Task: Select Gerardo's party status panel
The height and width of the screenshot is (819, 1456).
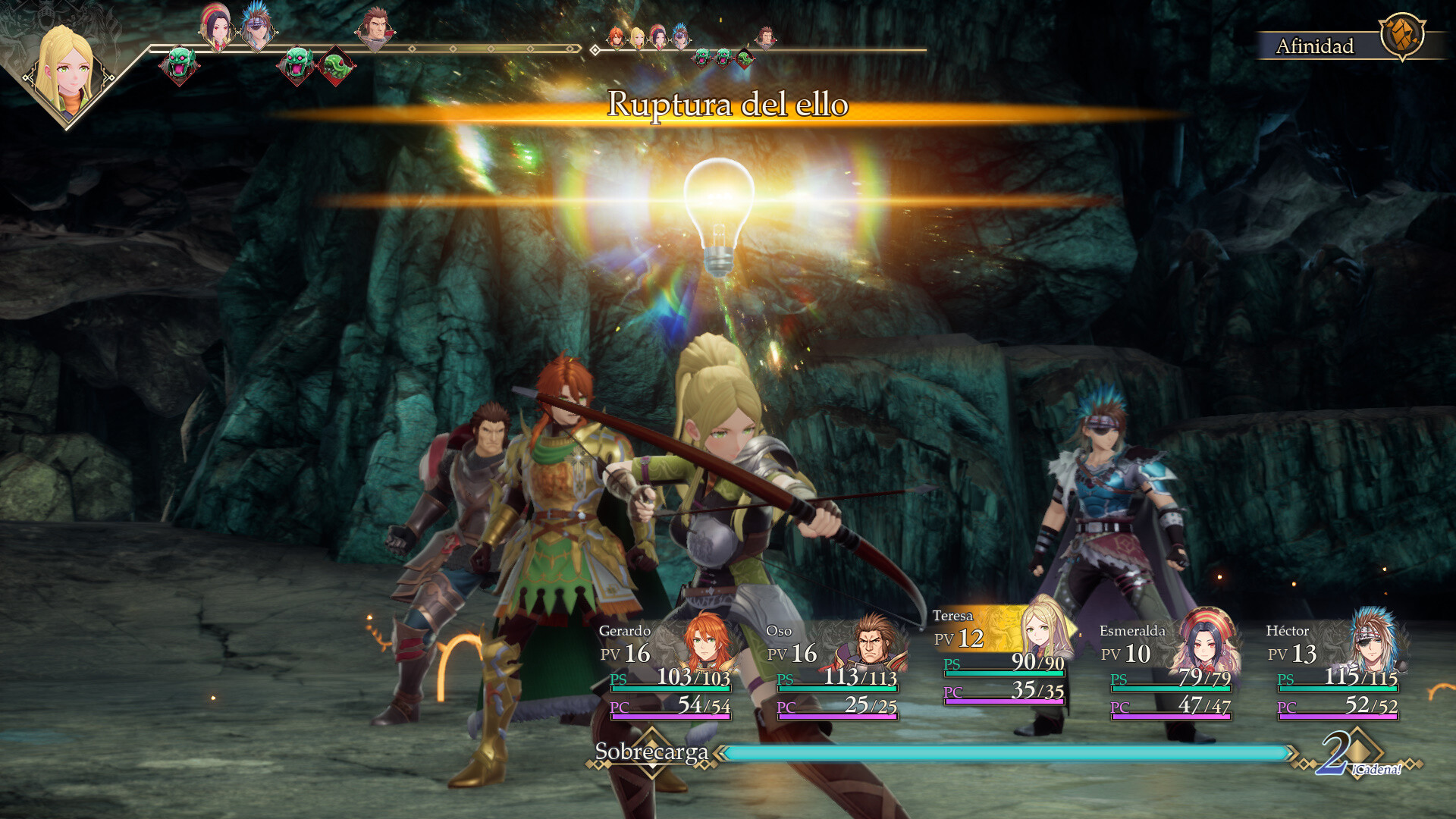Action: (667, 670)
